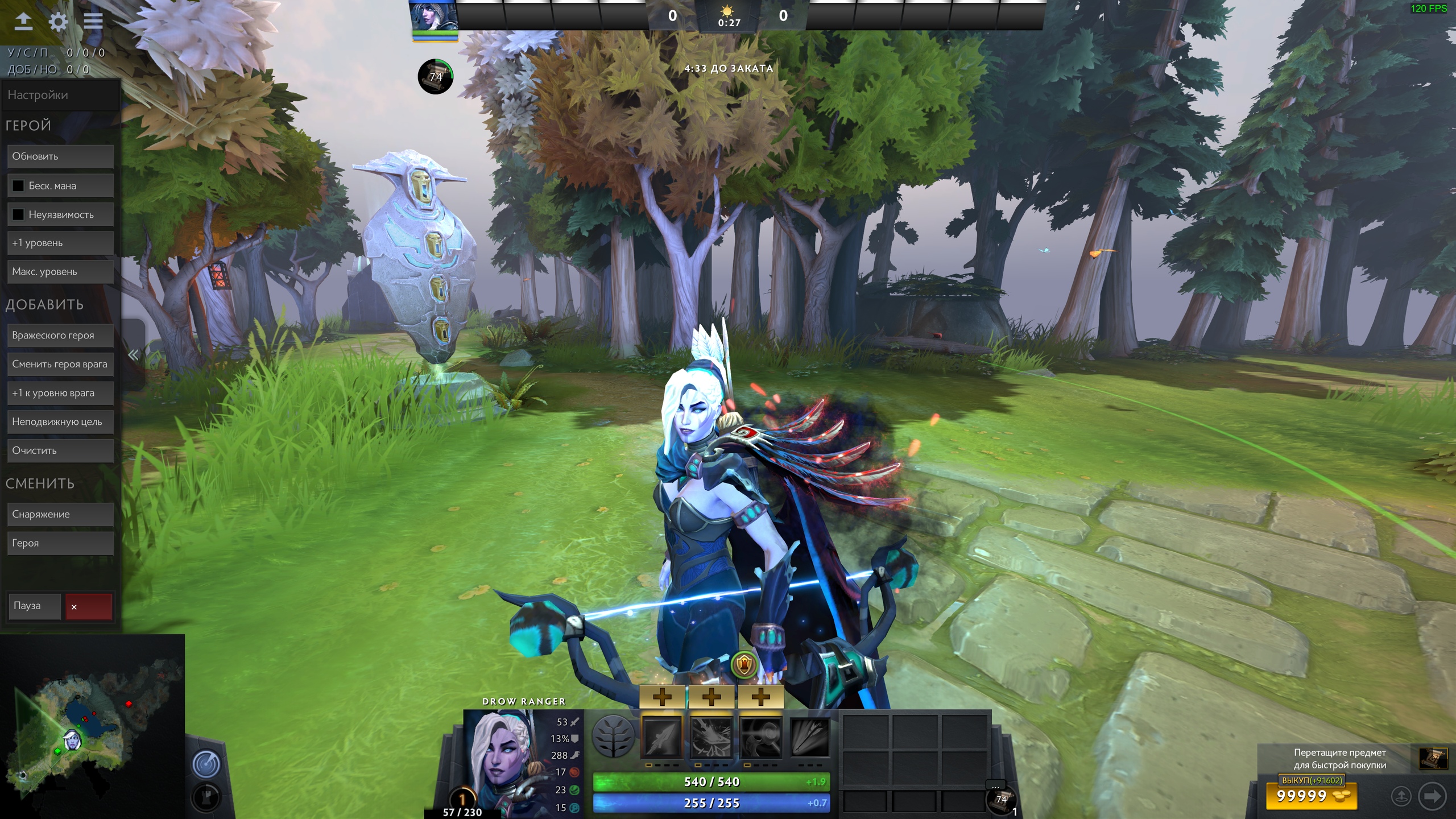The height and width of the screenshot is (819, 1456).
Task: Spawn Неподвижную цель dummy
Action: click(60, 422)
